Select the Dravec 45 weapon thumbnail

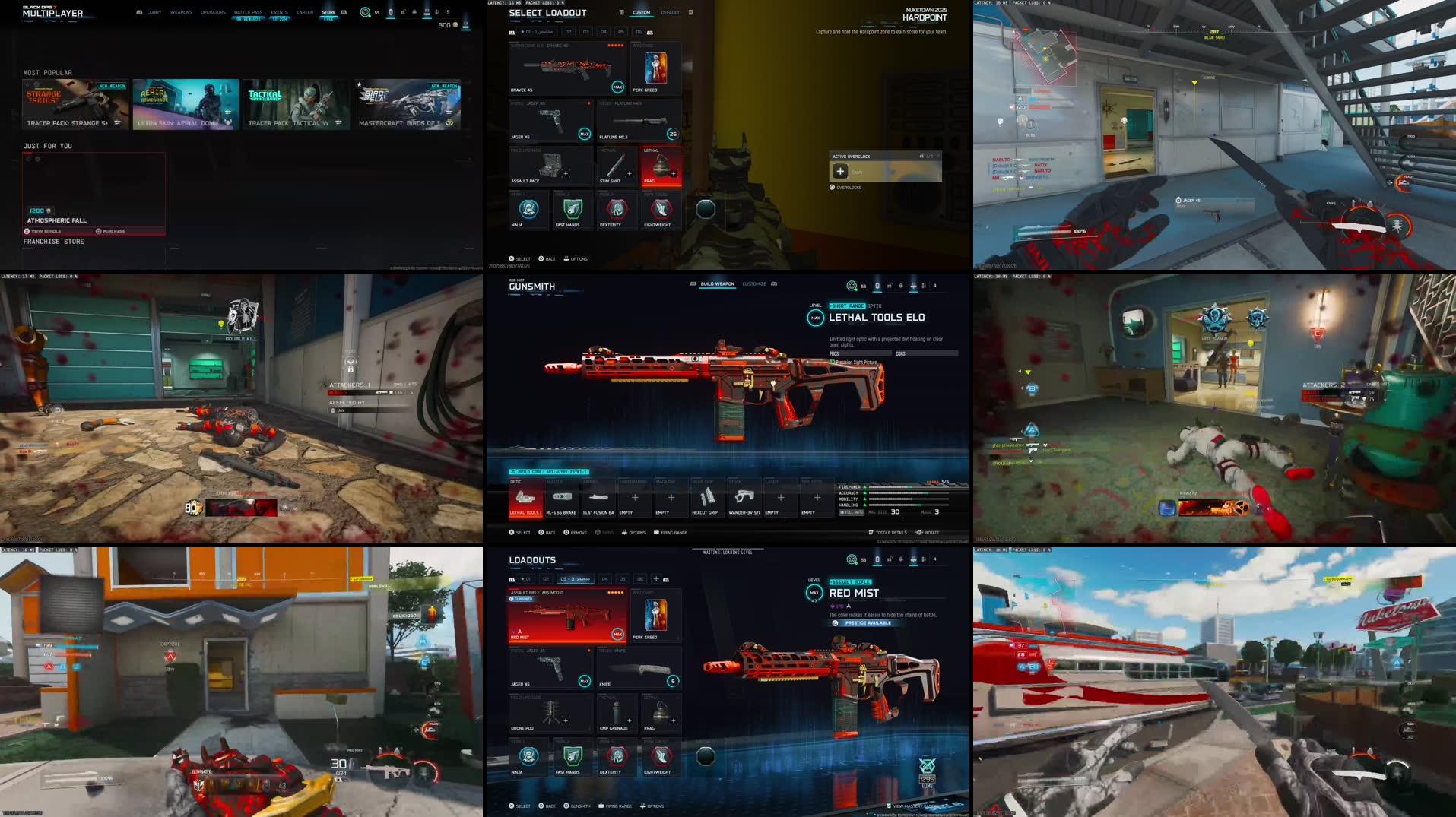click(x=566, y=68)
